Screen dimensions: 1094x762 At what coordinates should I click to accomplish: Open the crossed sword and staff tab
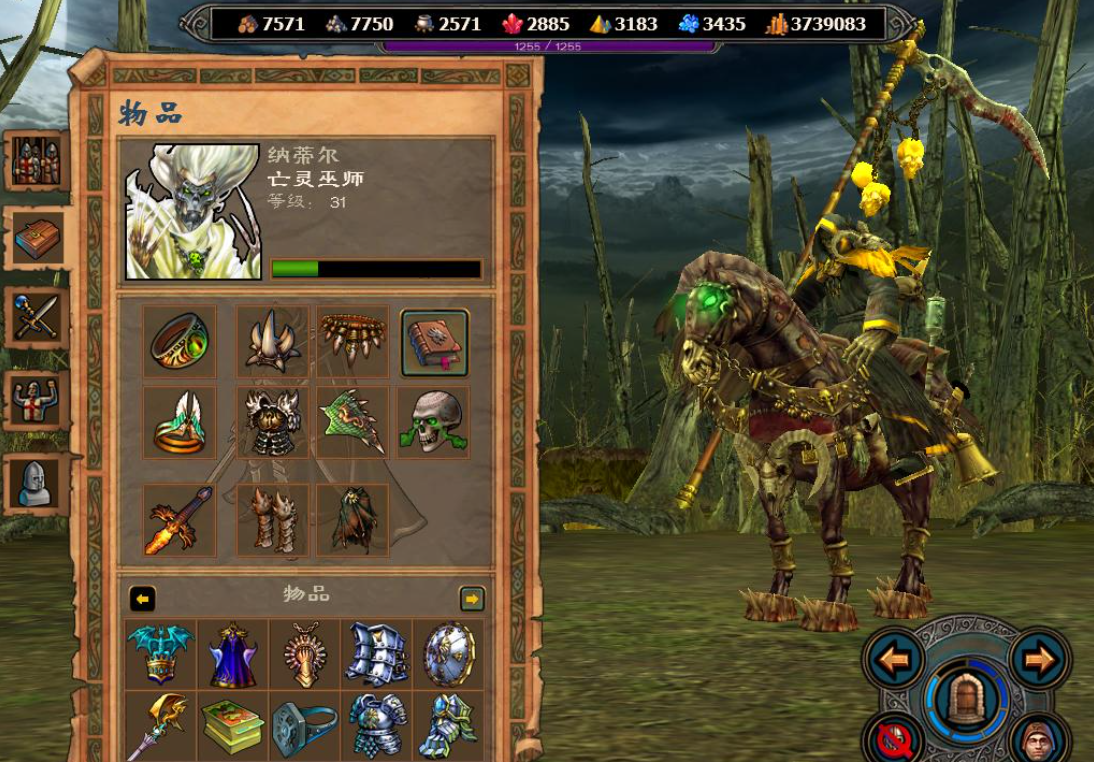pyautogui.click(x=37, y=319)
